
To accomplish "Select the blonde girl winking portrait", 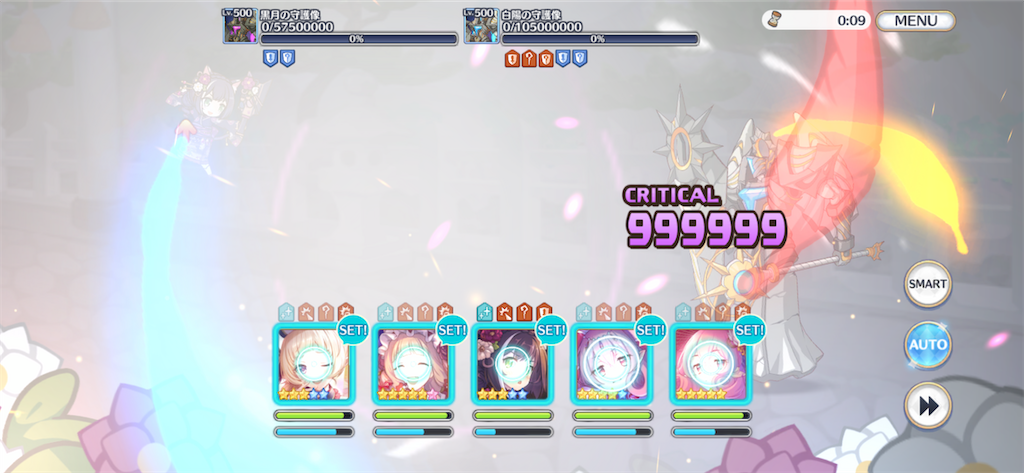I will [x=313, y=363].
